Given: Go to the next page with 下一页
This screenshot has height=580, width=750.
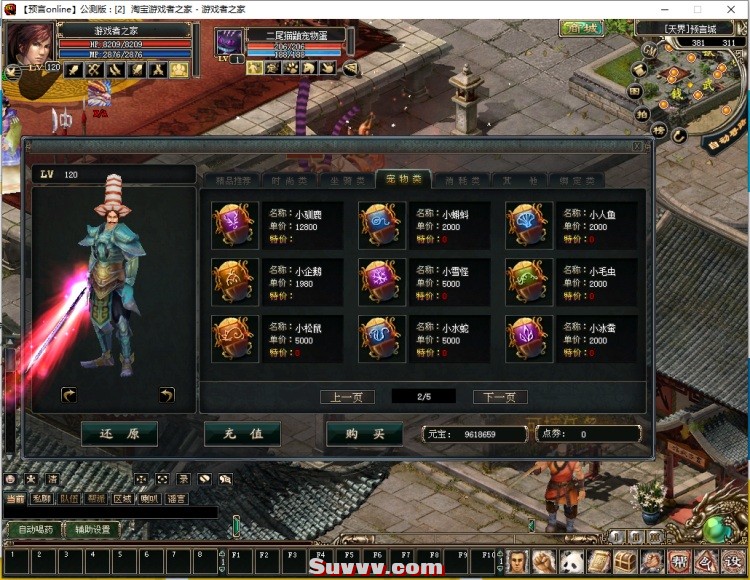Looking at the screenshot, I should [x=499, y=397].
